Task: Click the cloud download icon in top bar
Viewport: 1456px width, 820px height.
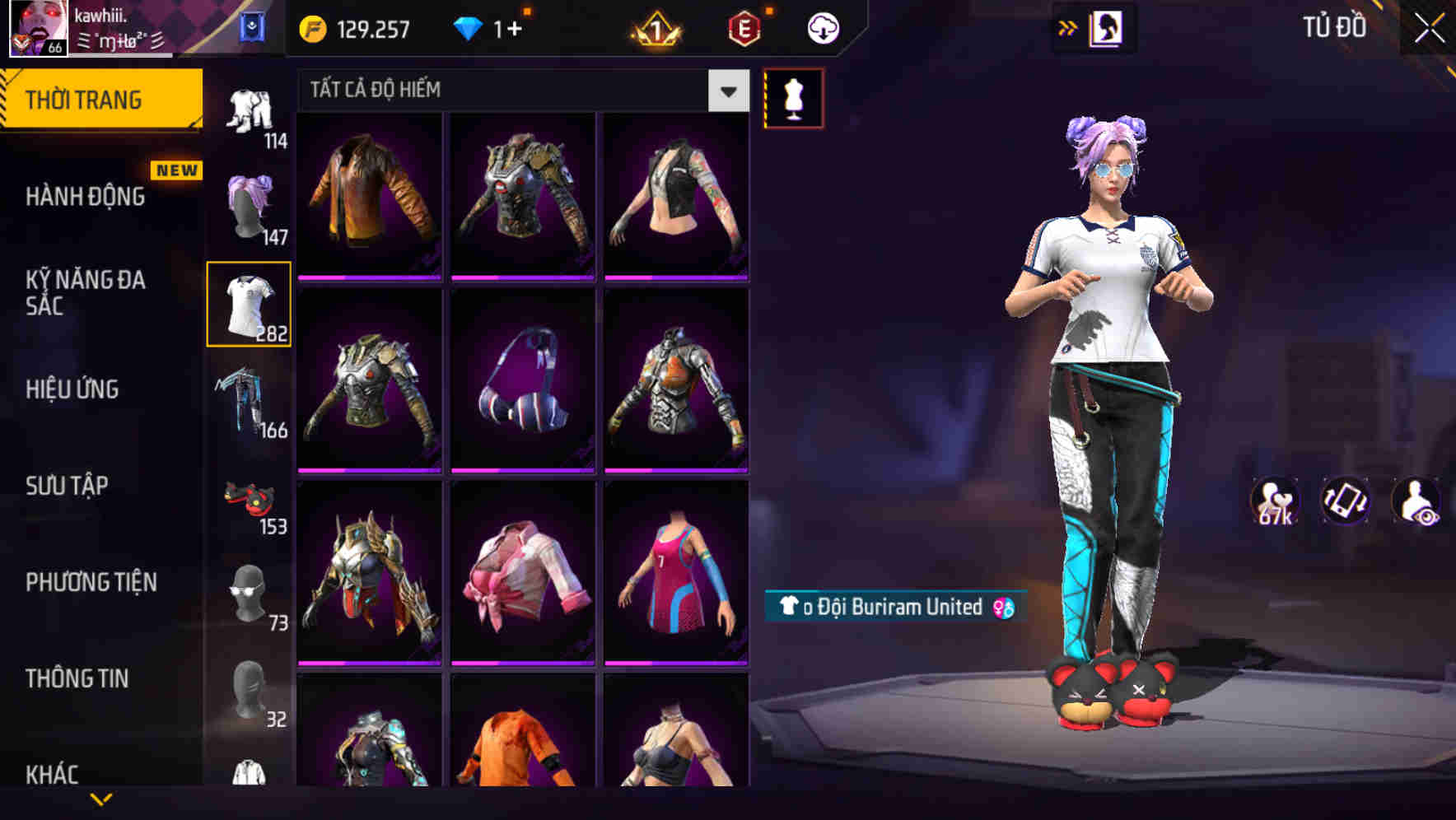Action: click(821, 27)
